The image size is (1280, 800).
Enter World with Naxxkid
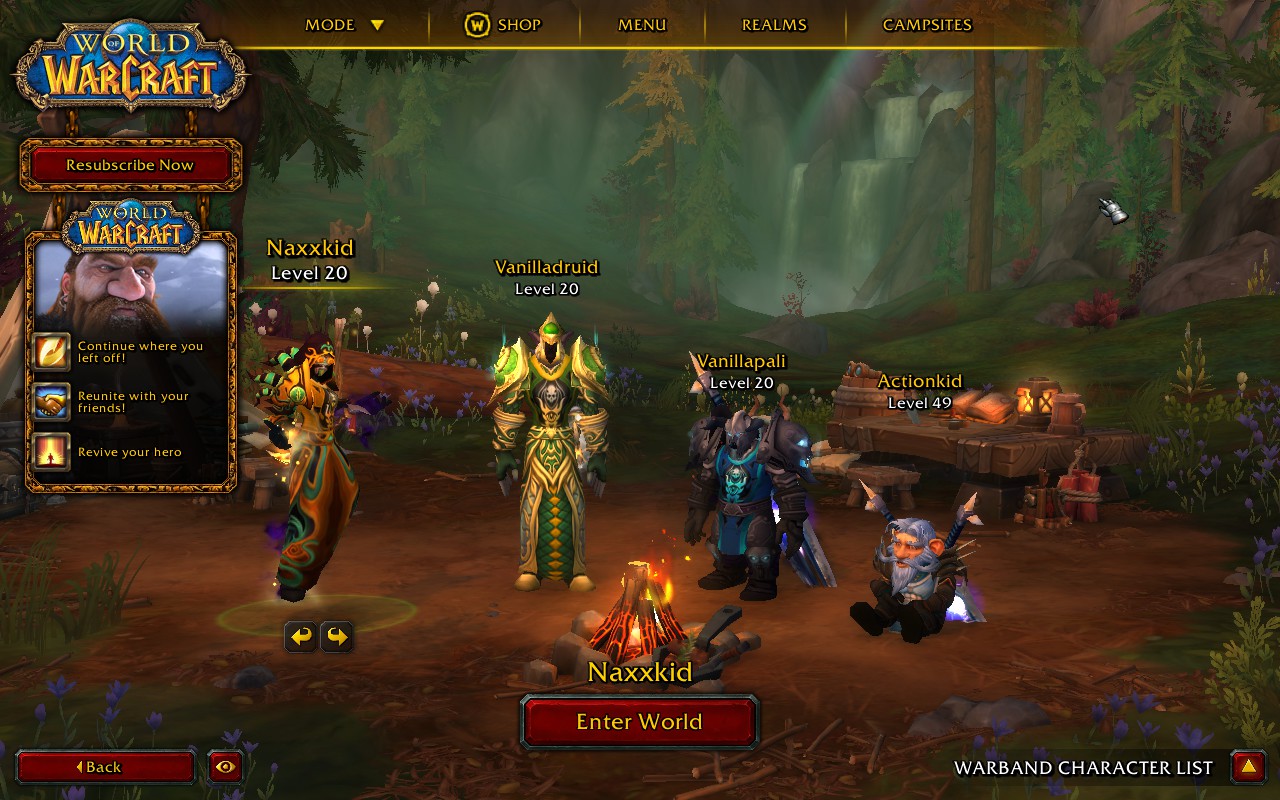(x=639, y=722)
